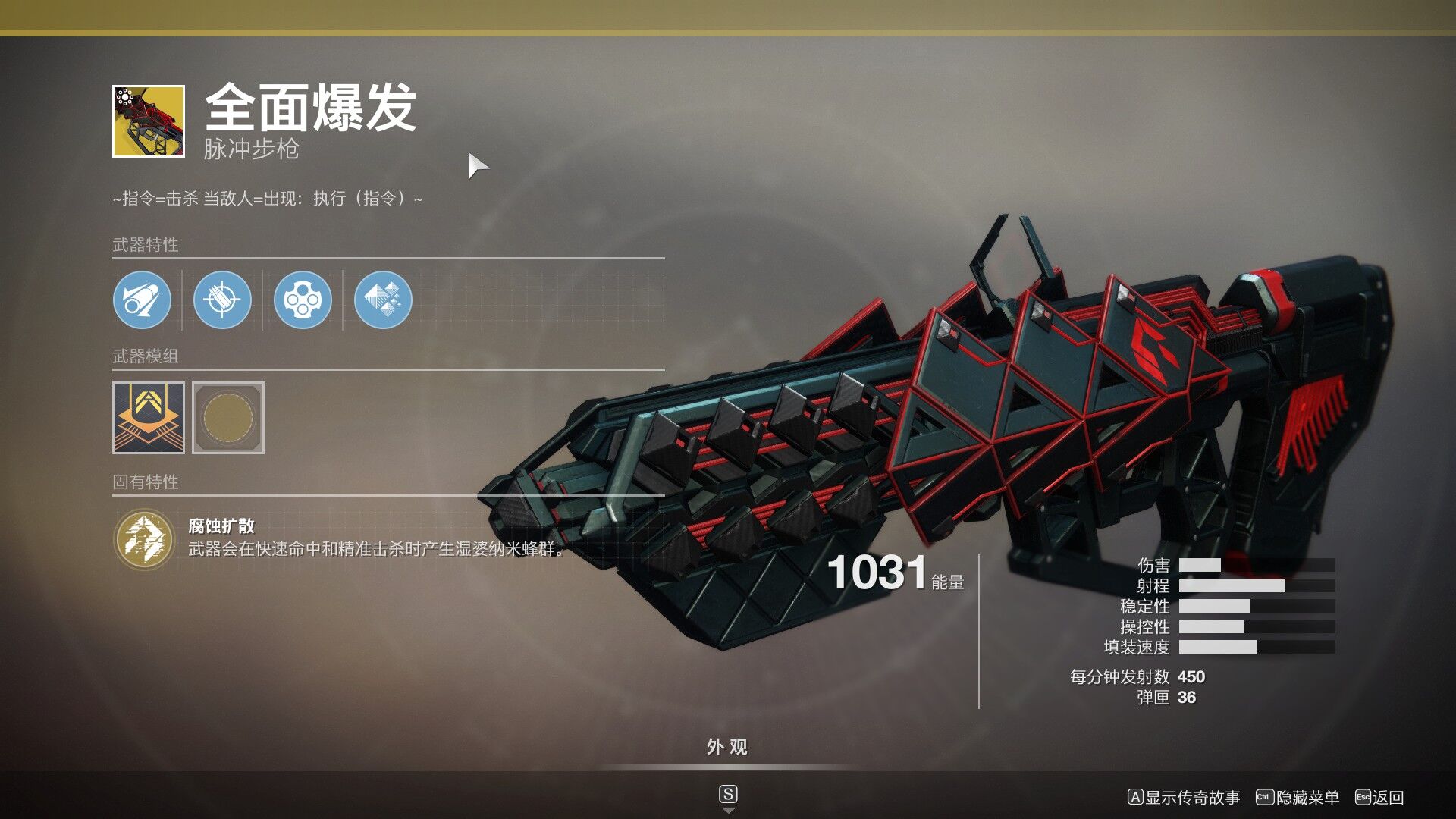Click the S indicator at bottom center
Image resolution: width=1456 pixels, height=819 pixels.
point(727,794)
